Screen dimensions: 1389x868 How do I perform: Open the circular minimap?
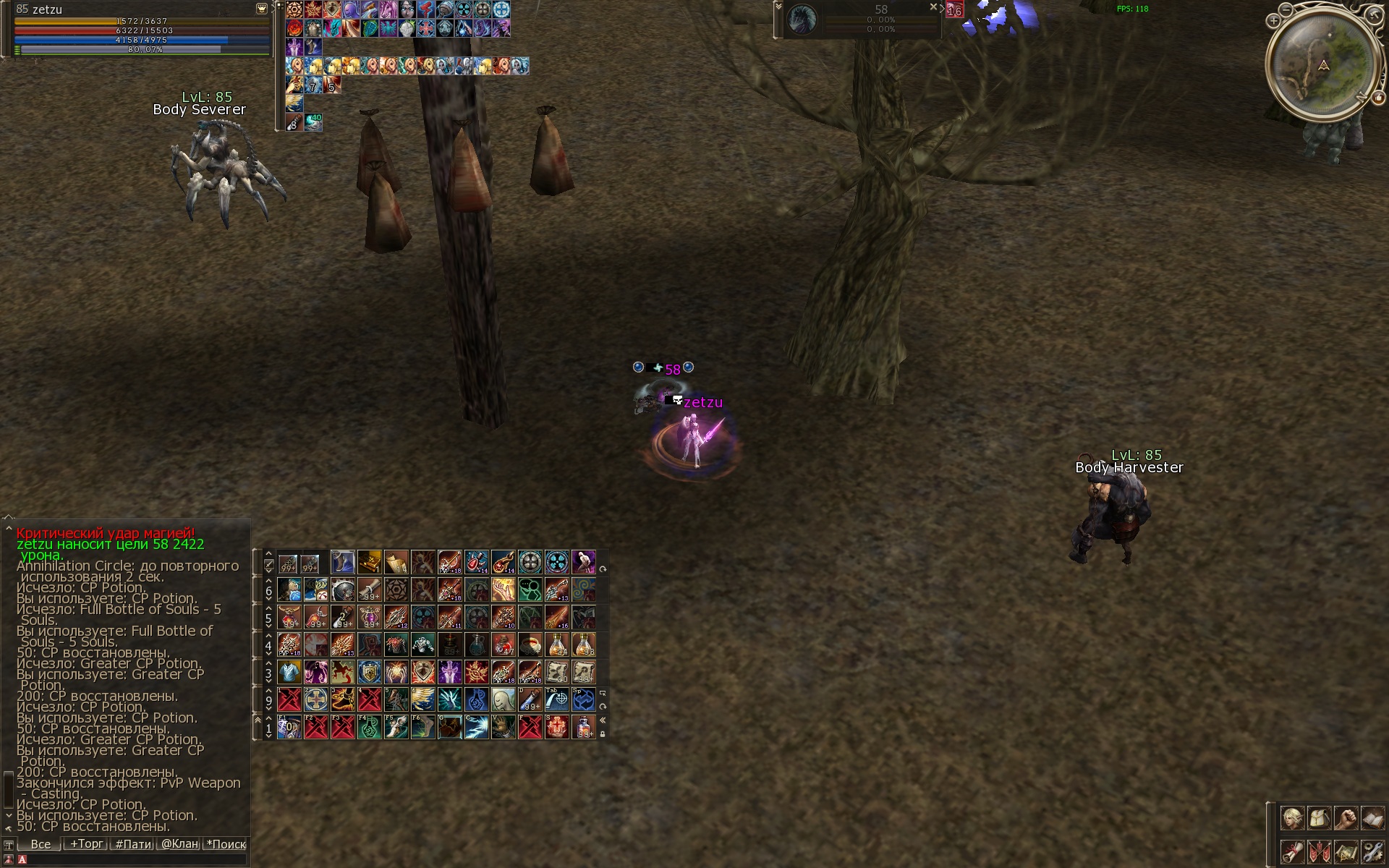(x=1322, y=67)
